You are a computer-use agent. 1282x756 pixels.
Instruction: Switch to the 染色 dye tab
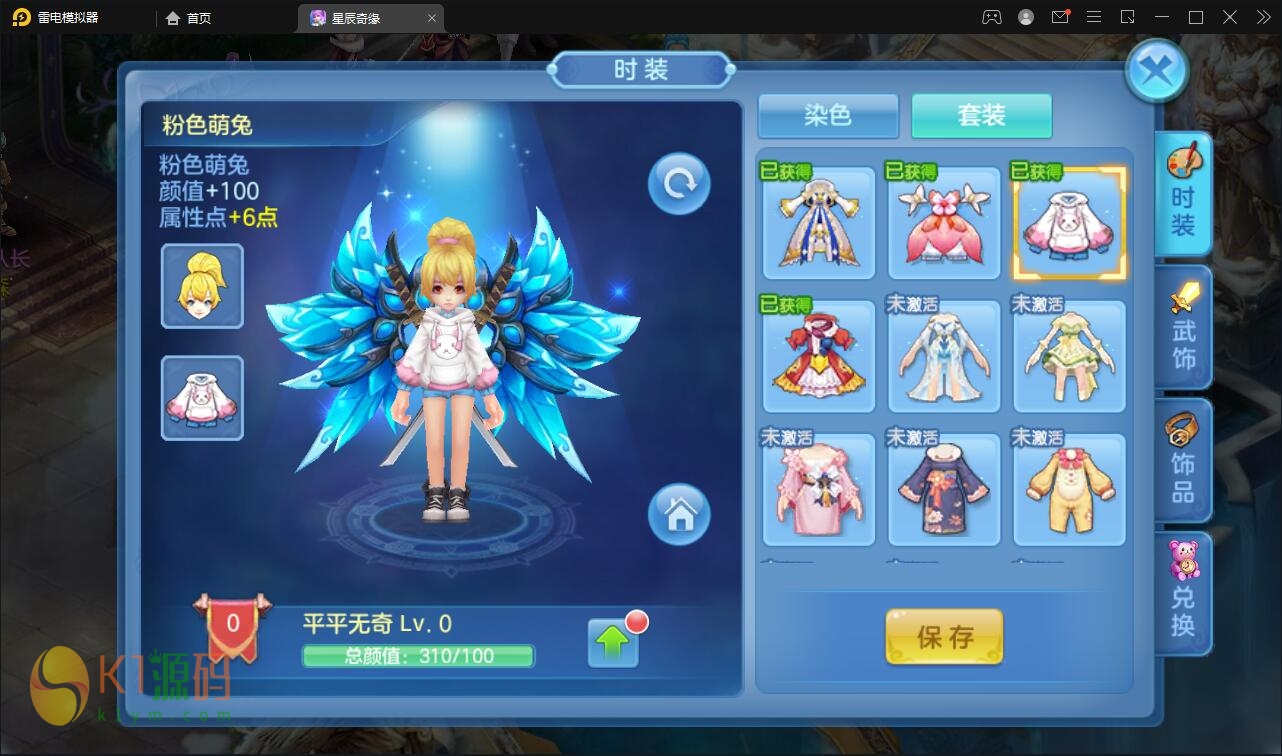(x=828, y=116)
